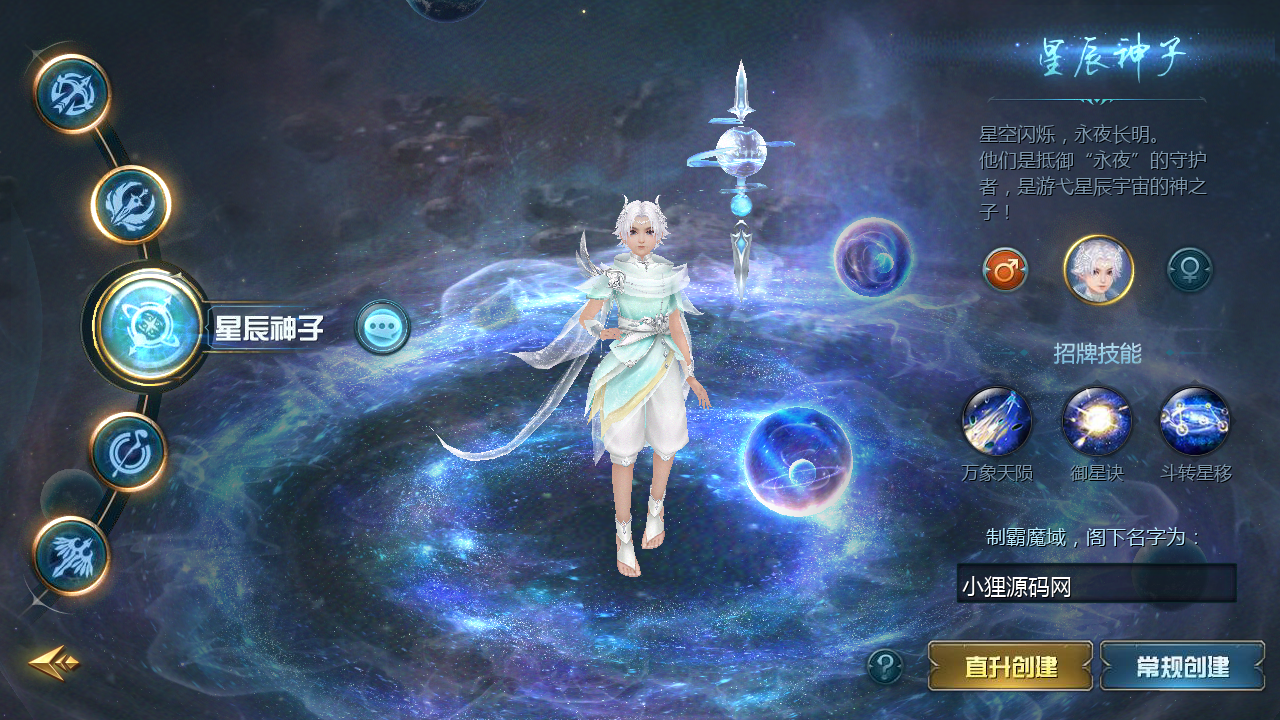View the 御星诀 skill icon

(1096, 422)
